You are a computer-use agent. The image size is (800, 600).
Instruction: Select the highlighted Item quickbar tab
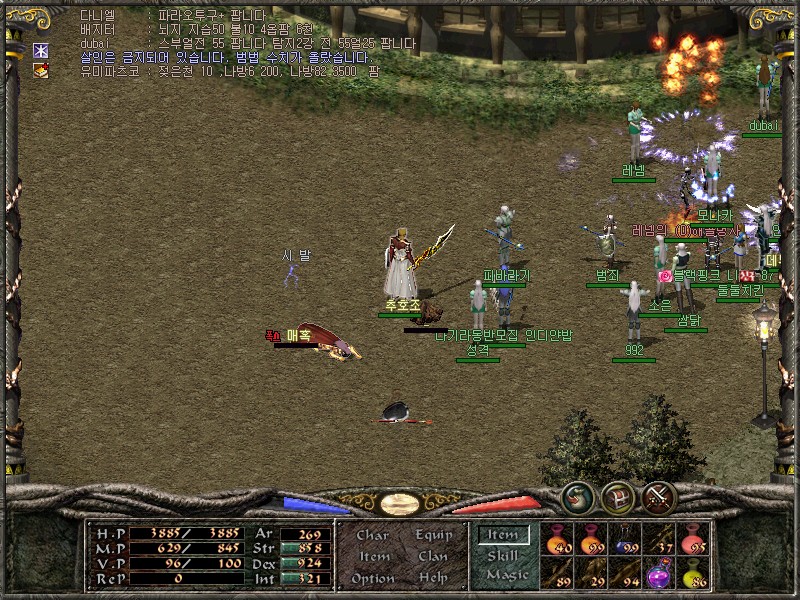[503, 535]
